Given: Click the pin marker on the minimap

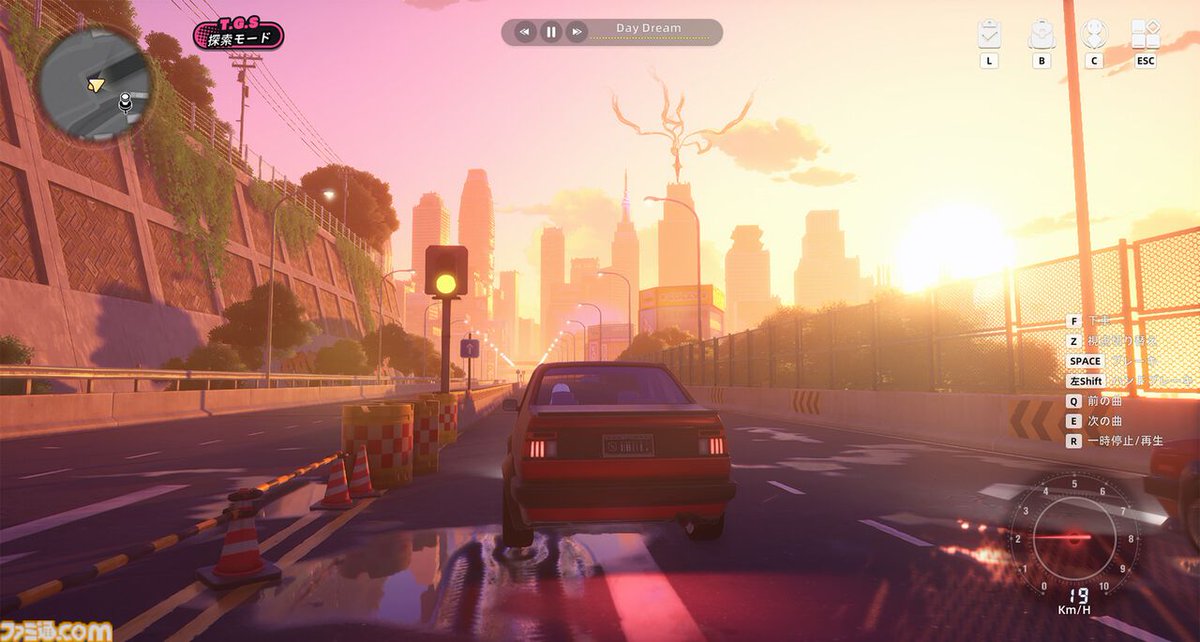Looking at the screenshot, I should coord(126,100).
